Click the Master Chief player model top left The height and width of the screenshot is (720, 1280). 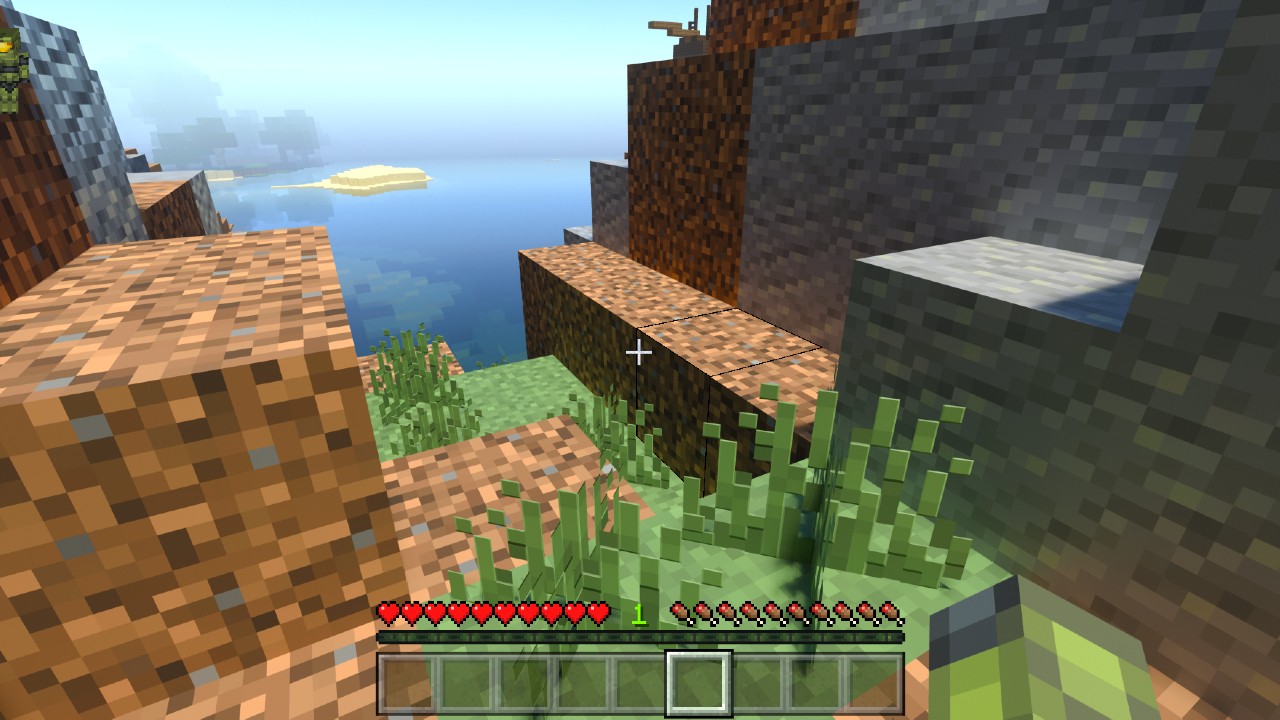pos(12,60)
